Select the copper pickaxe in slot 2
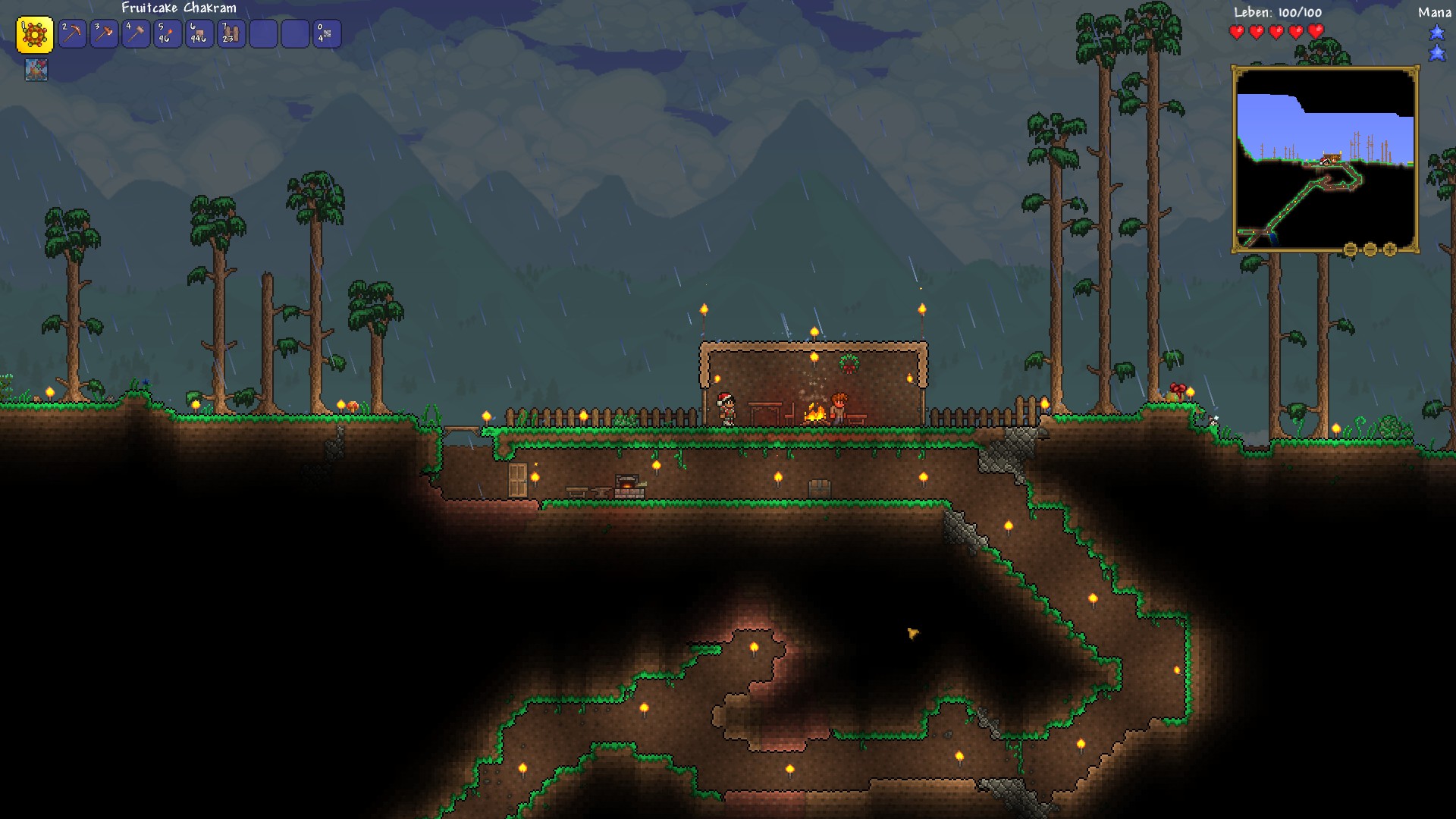Screen dimensions: 1456x819 point(73,34)
